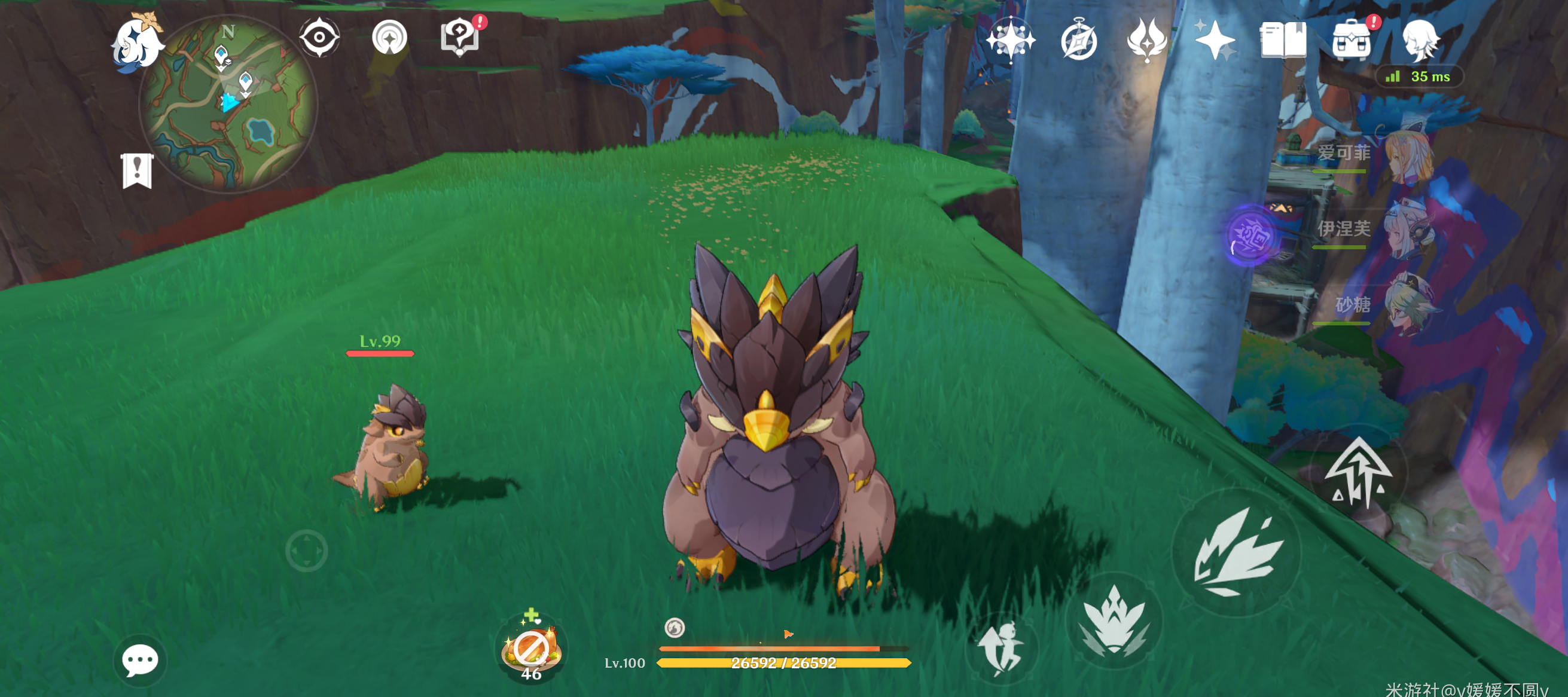This screenshot has height=697, width=1568.
Task: Use the roast chicken food quick slot
Action: click(x=531, y=649)
